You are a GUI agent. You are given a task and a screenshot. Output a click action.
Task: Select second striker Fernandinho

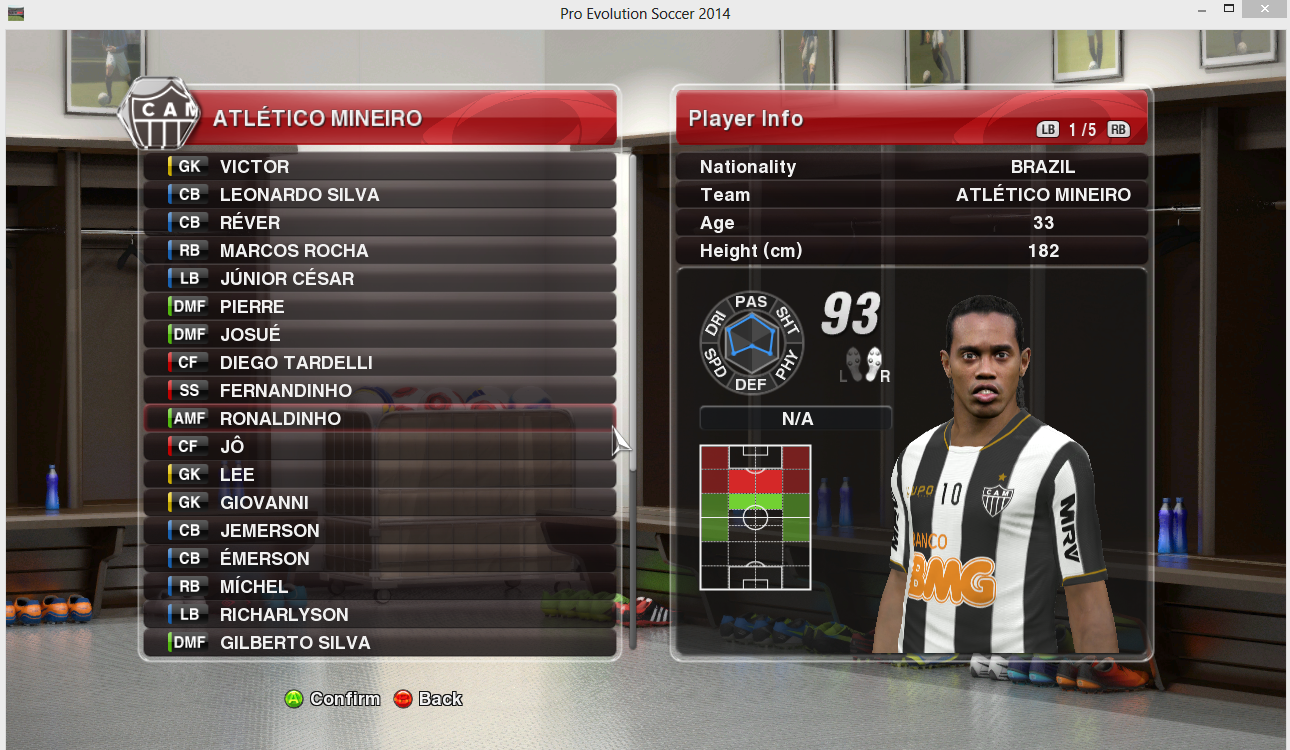tap(380, 391)
